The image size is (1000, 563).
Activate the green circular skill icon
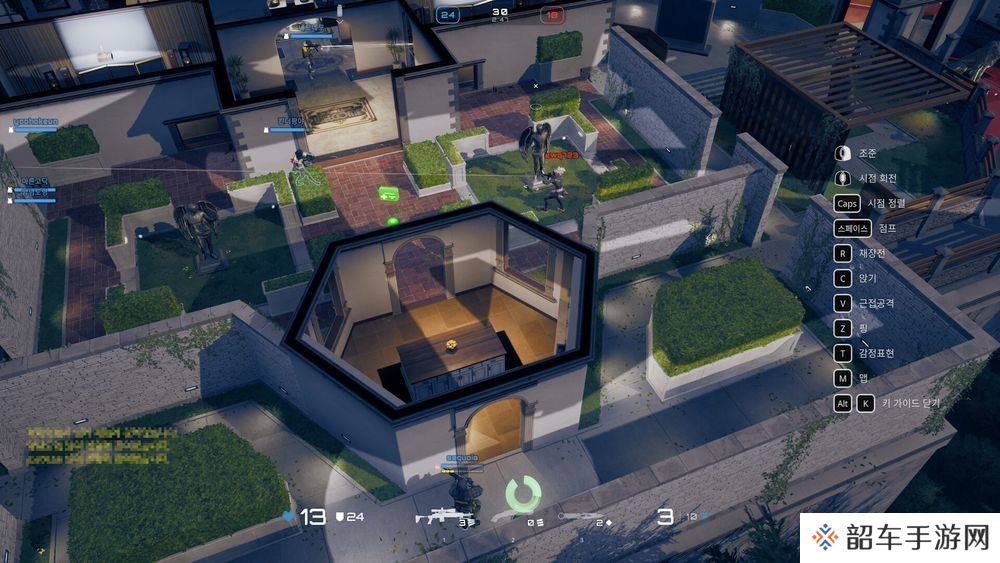click(x=522, y=491)
